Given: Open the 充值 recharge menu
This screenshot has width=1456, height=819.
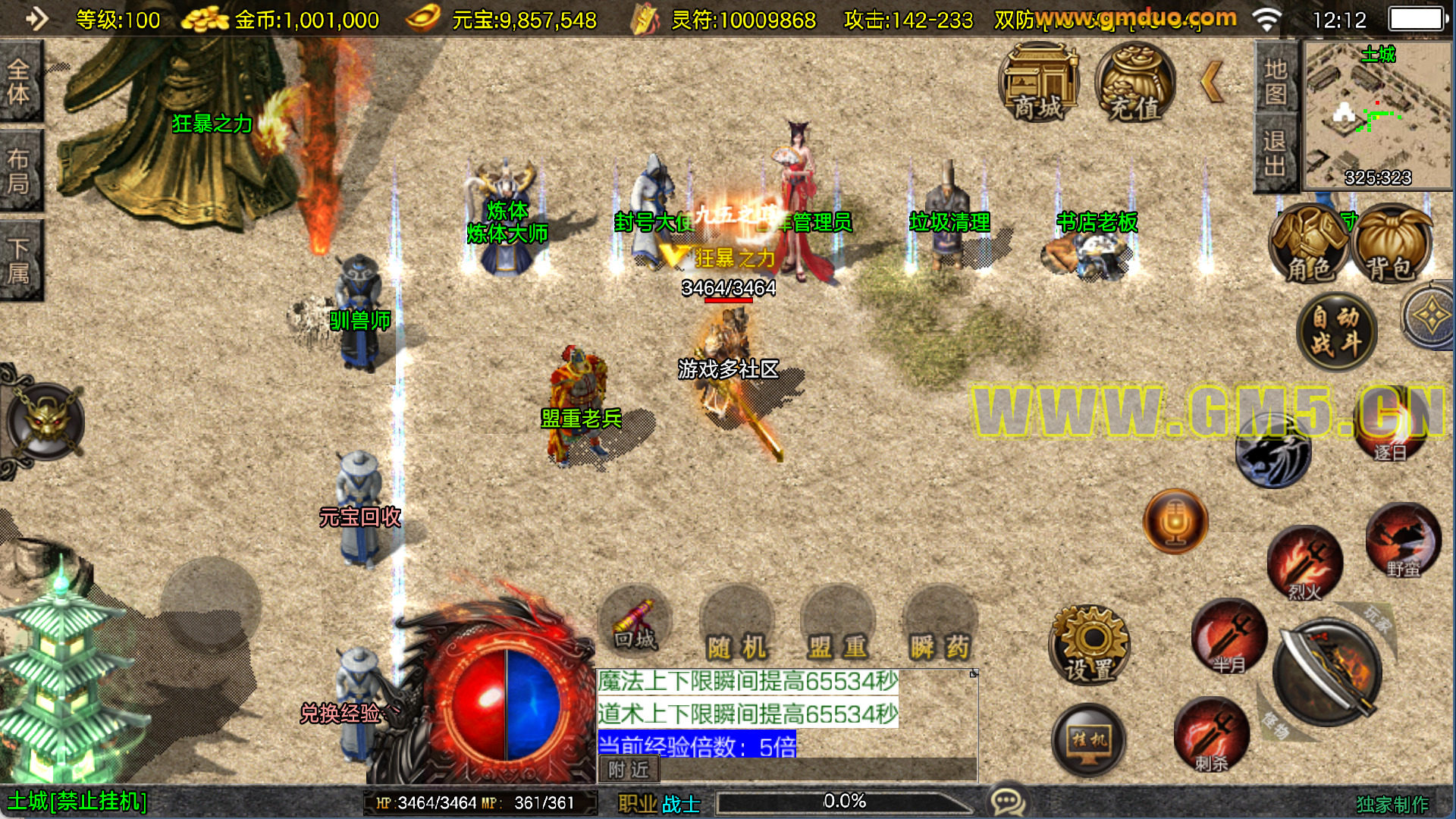Looking at the screenshot, I should point(1135,83).
